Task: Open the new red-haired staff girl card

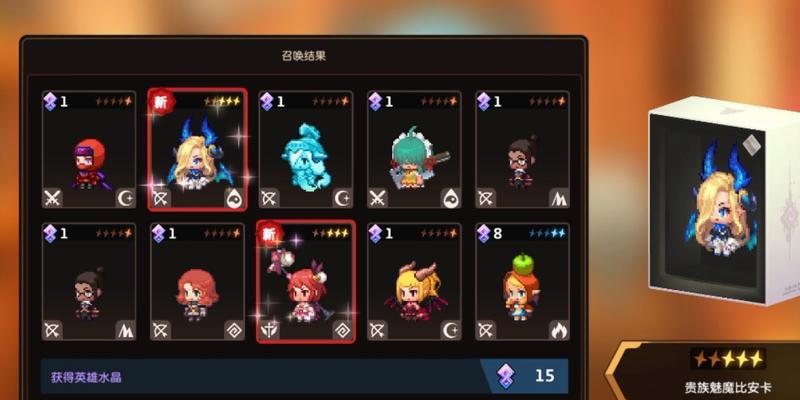Action: pos(305,282)
